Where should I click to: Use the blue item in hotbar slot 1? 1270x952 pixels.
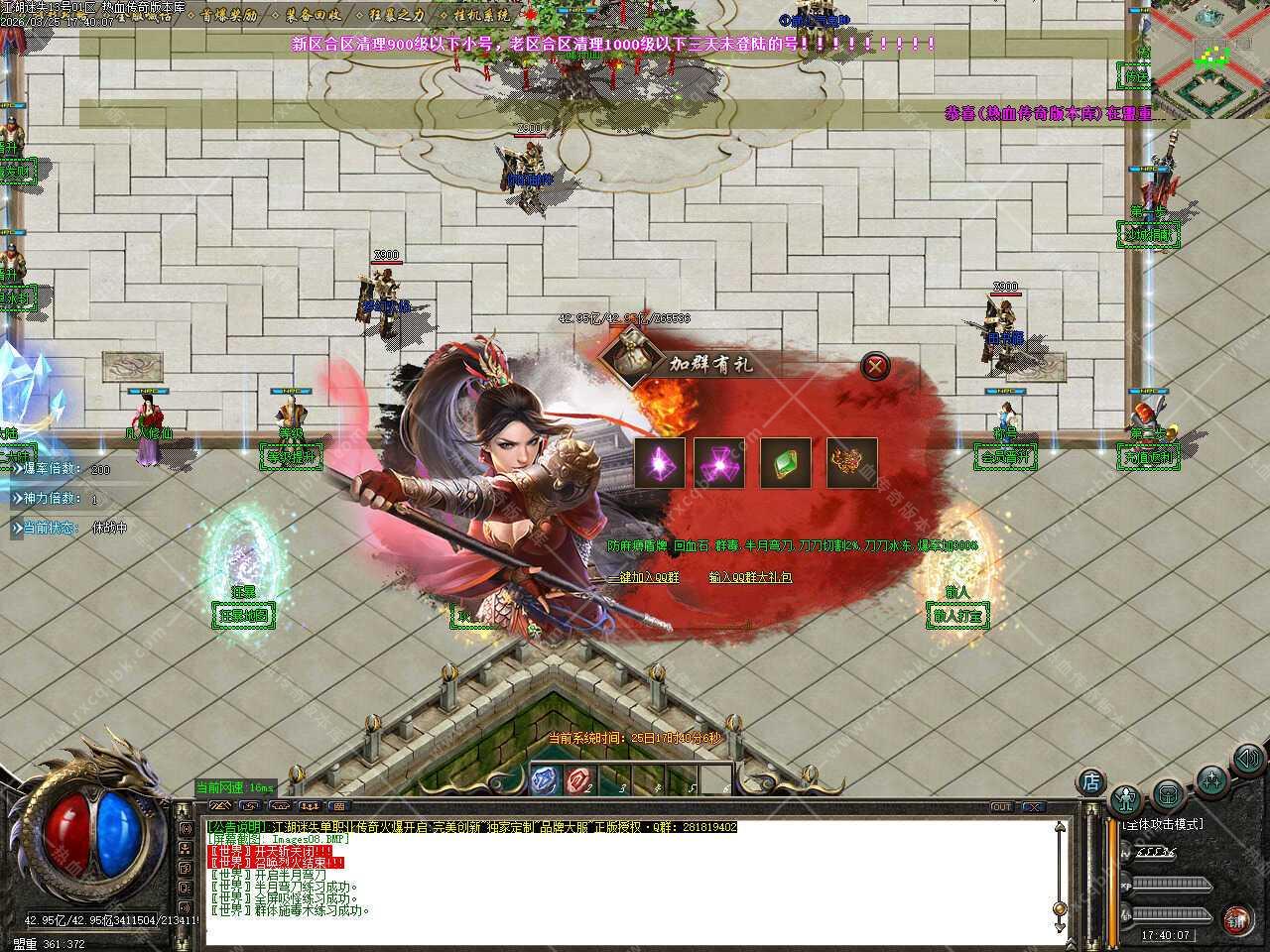[x=545, y=781]
